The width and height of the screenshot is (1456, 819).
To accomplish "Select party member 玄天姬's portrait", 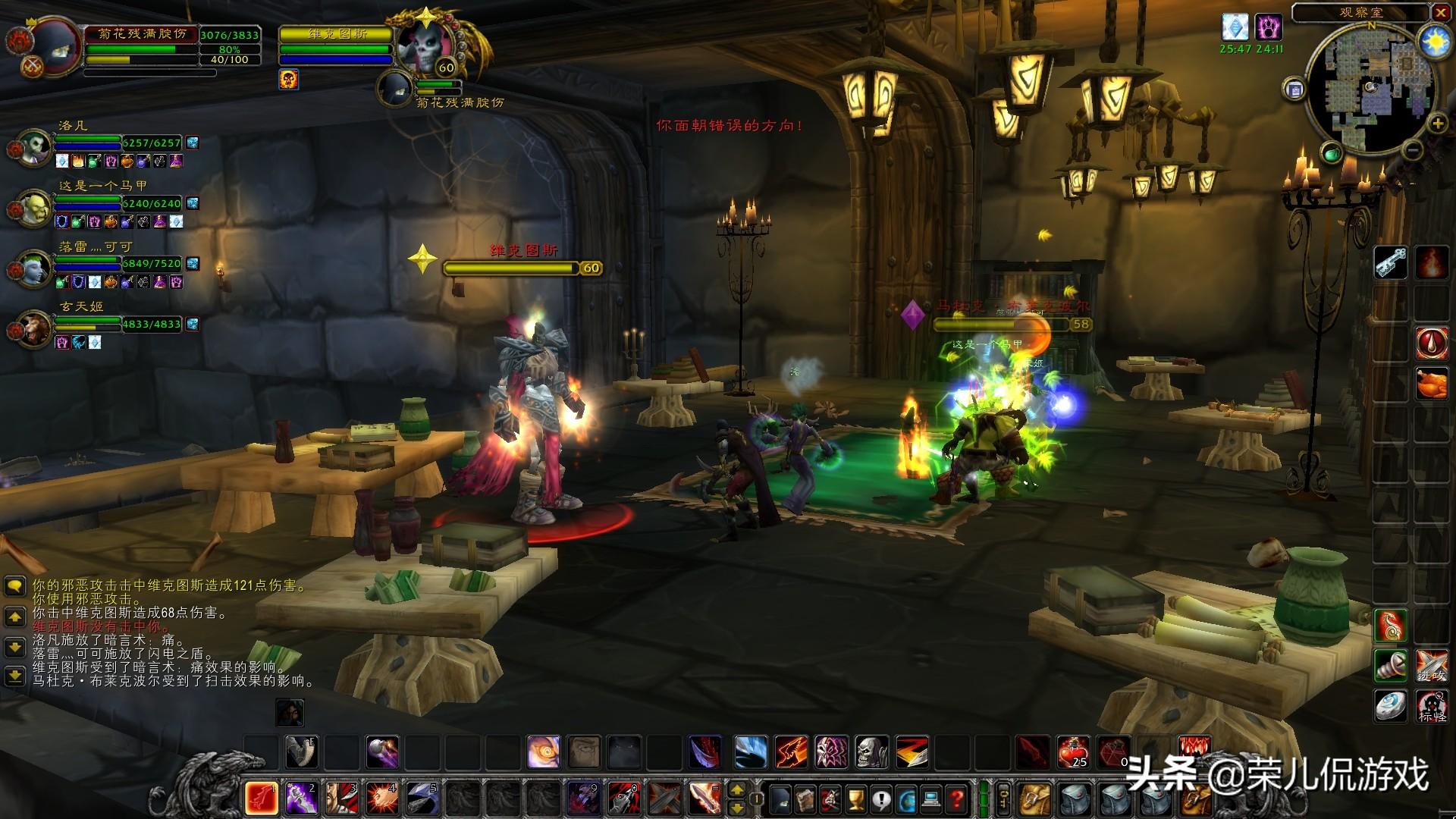I will coord(33,329).
